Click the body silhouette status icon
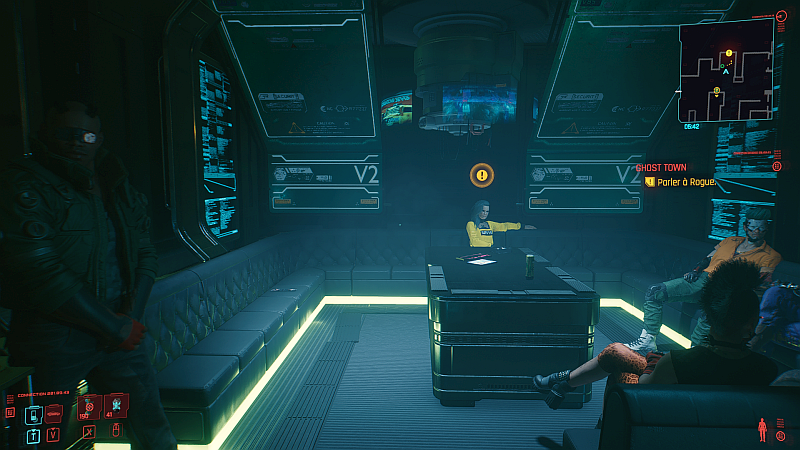 click(765, 430)
